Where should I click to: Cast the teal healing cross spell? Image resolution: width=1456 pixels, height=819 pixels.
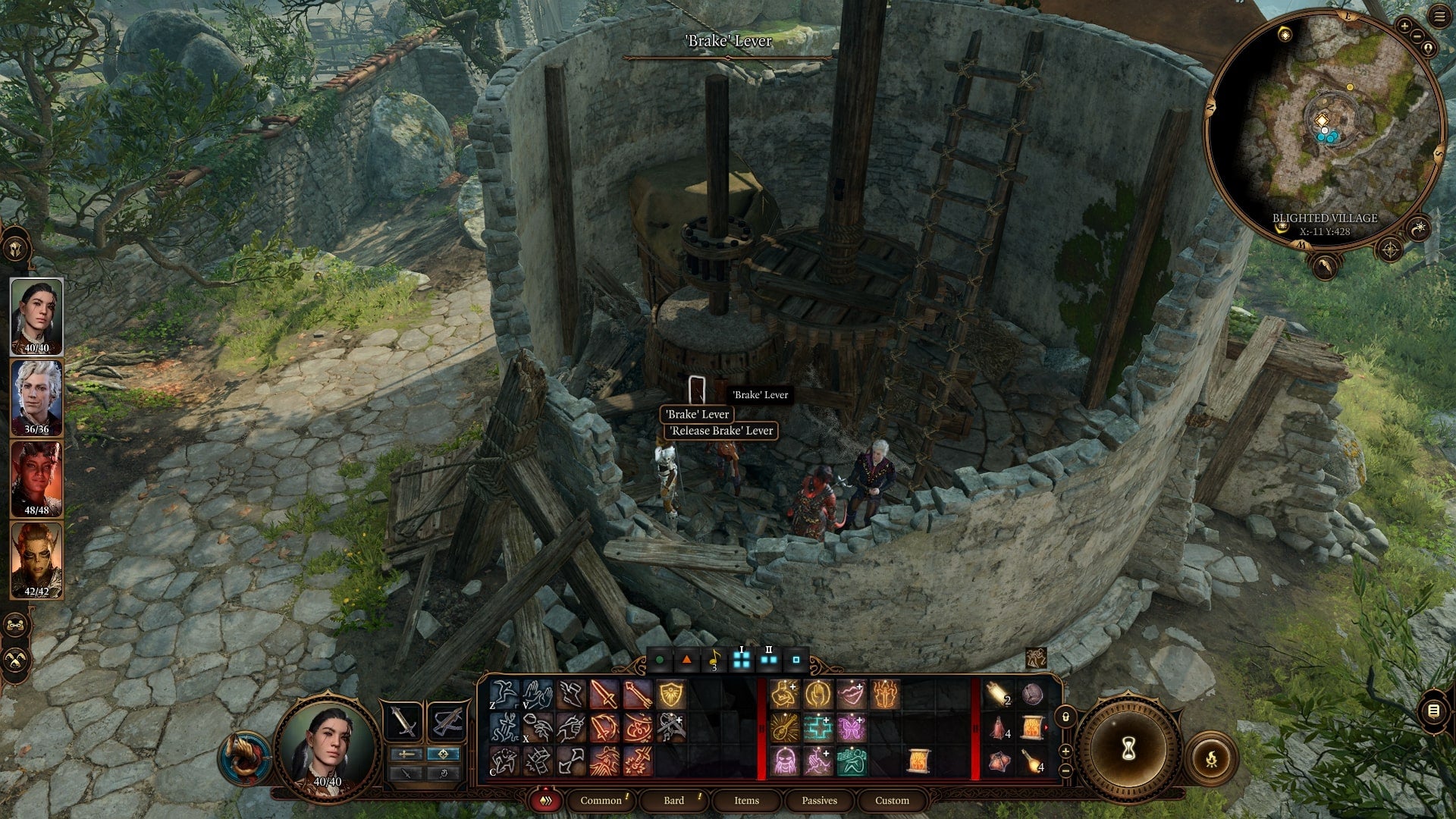[x=817, y=728]
